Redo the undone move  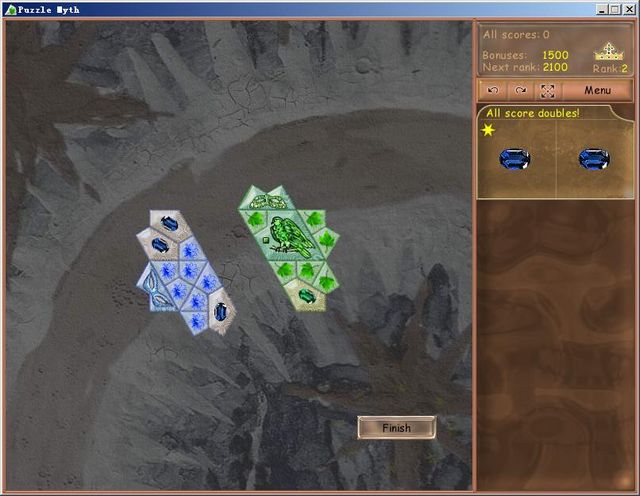pyautogui.click(x=520, y=90)
